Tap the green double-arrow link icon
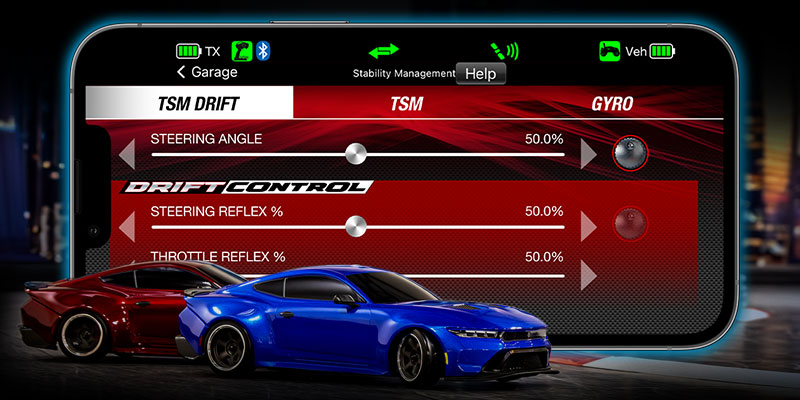Image resolution: width=800 pixels, height=400 pixels. 383,51
